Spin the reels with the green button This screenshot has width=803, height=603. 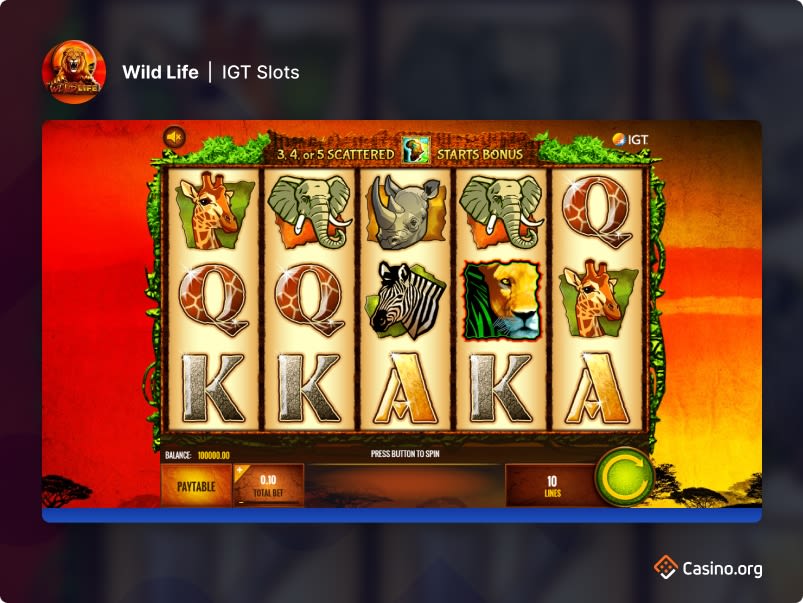point(623,477)
